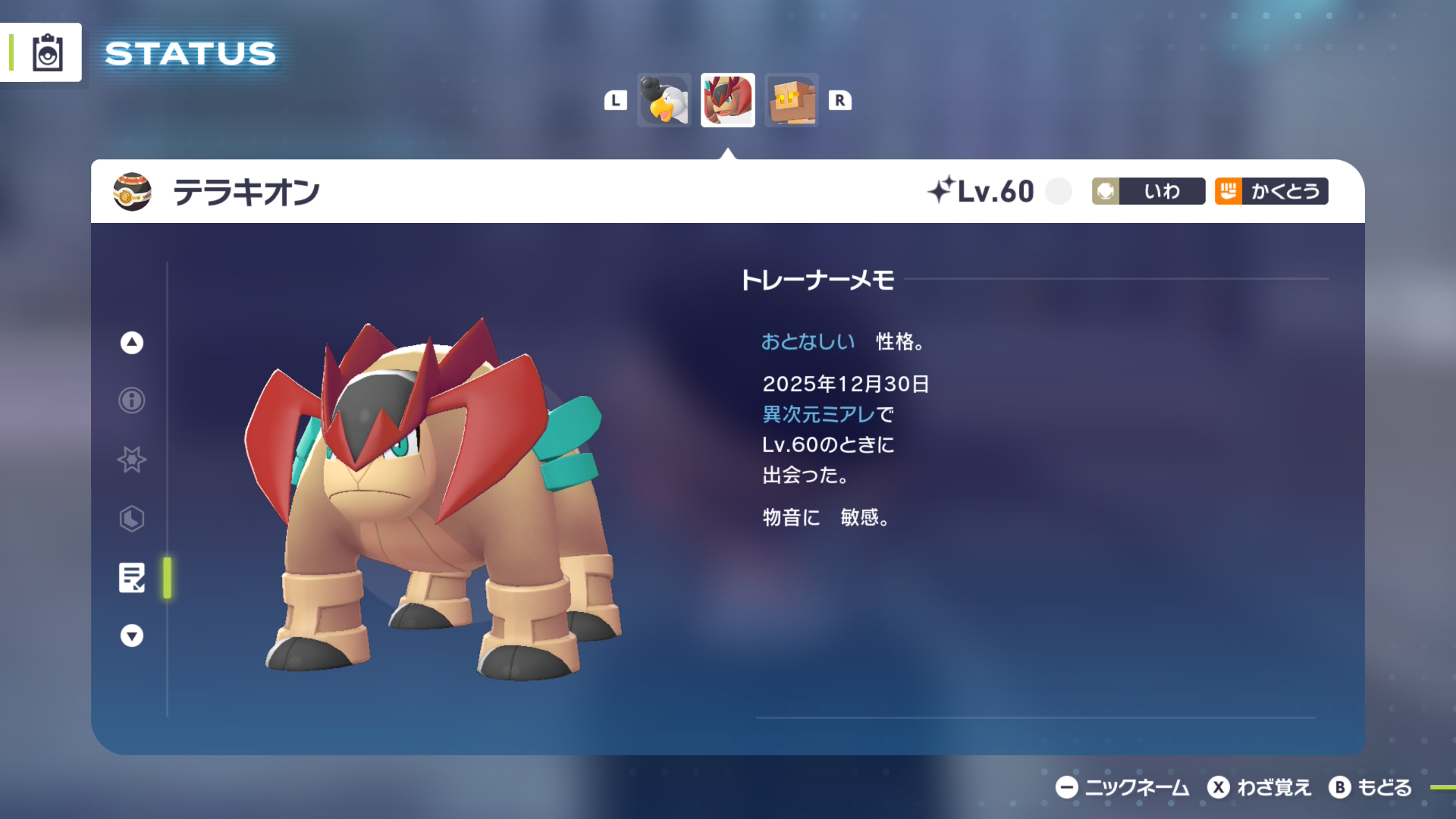Select the Terrakion party thumbnail
Viewport: 1456px width, 819px height.
pyautogui.click(x=727, y=100)
